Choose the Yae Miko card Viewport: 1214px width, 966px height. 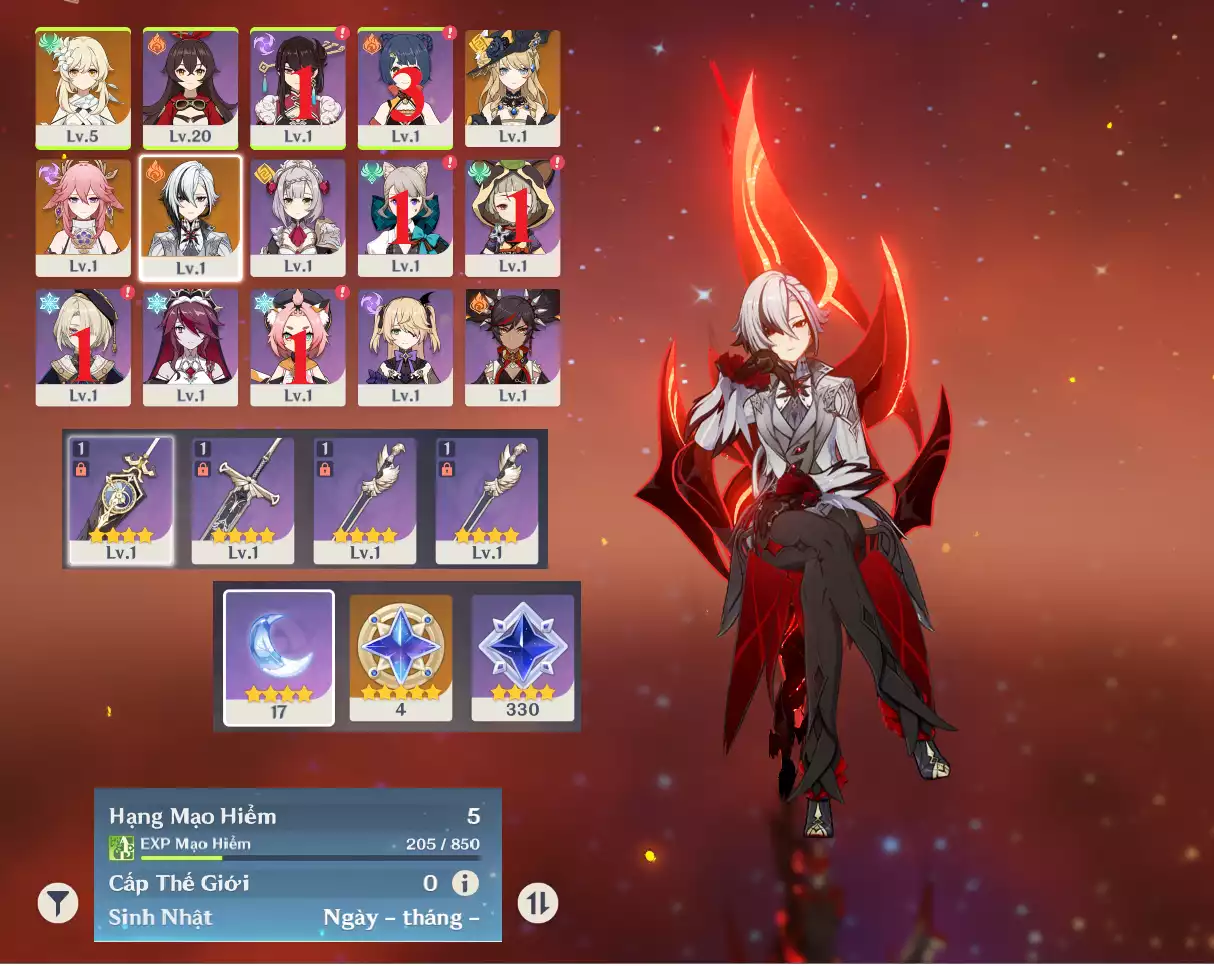pos(83,217)
